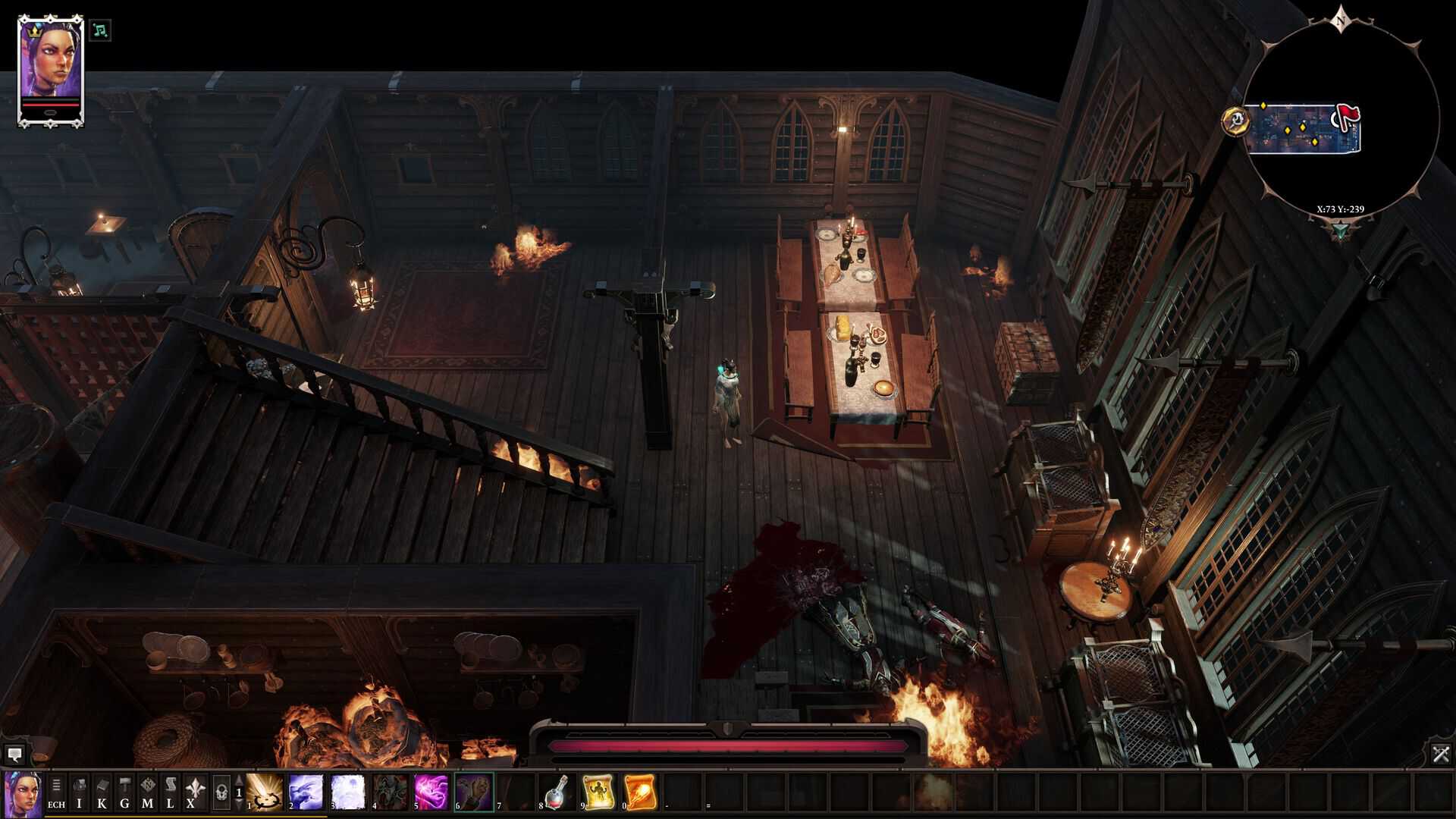Open crafting with the hammer G button
The height and width of the screenshot is (819, 1456).
(x=124, y=793)
